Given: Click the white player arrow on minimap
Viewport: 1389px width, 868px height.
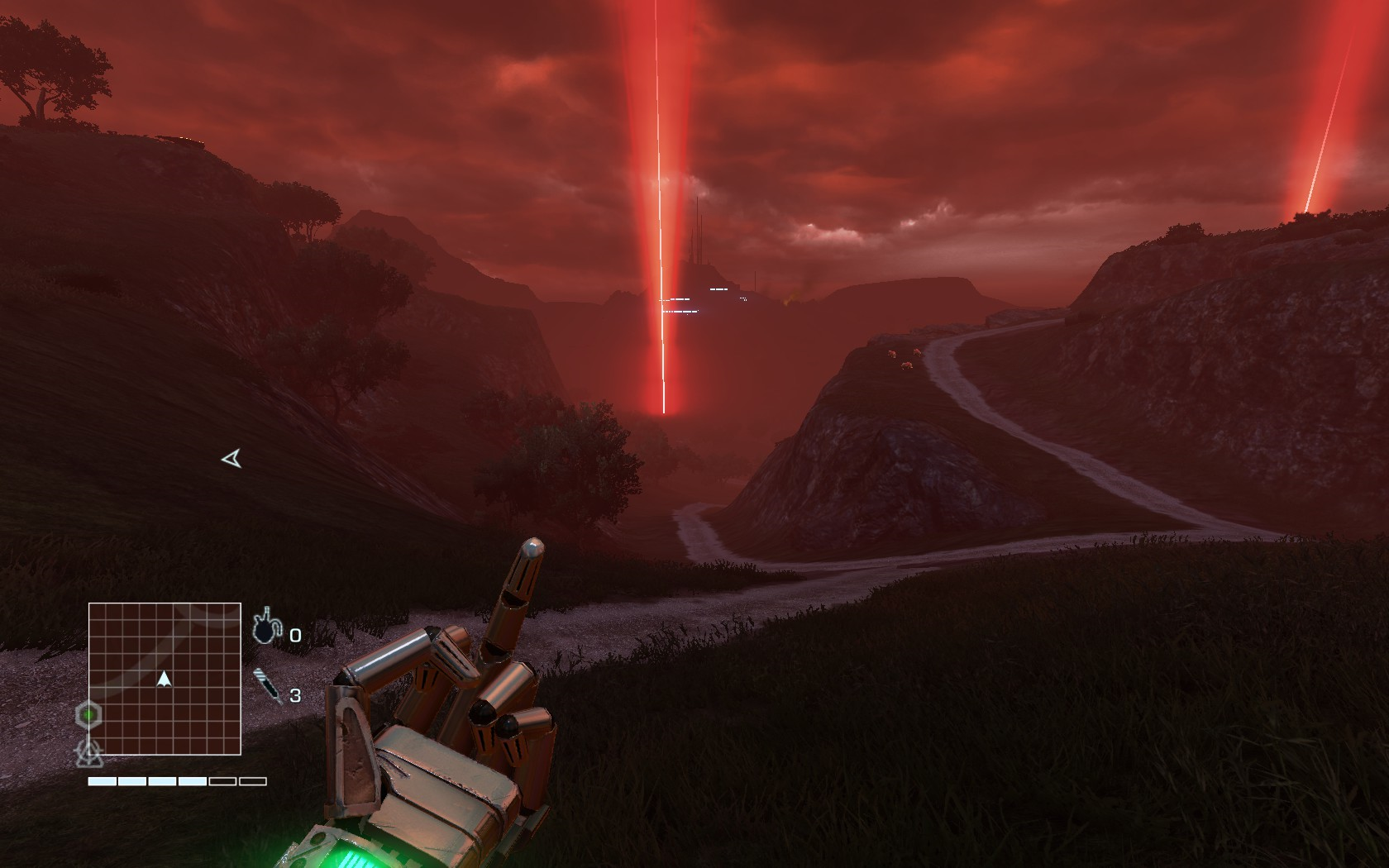Looking at the screenshot, I should tap(164, 679).
